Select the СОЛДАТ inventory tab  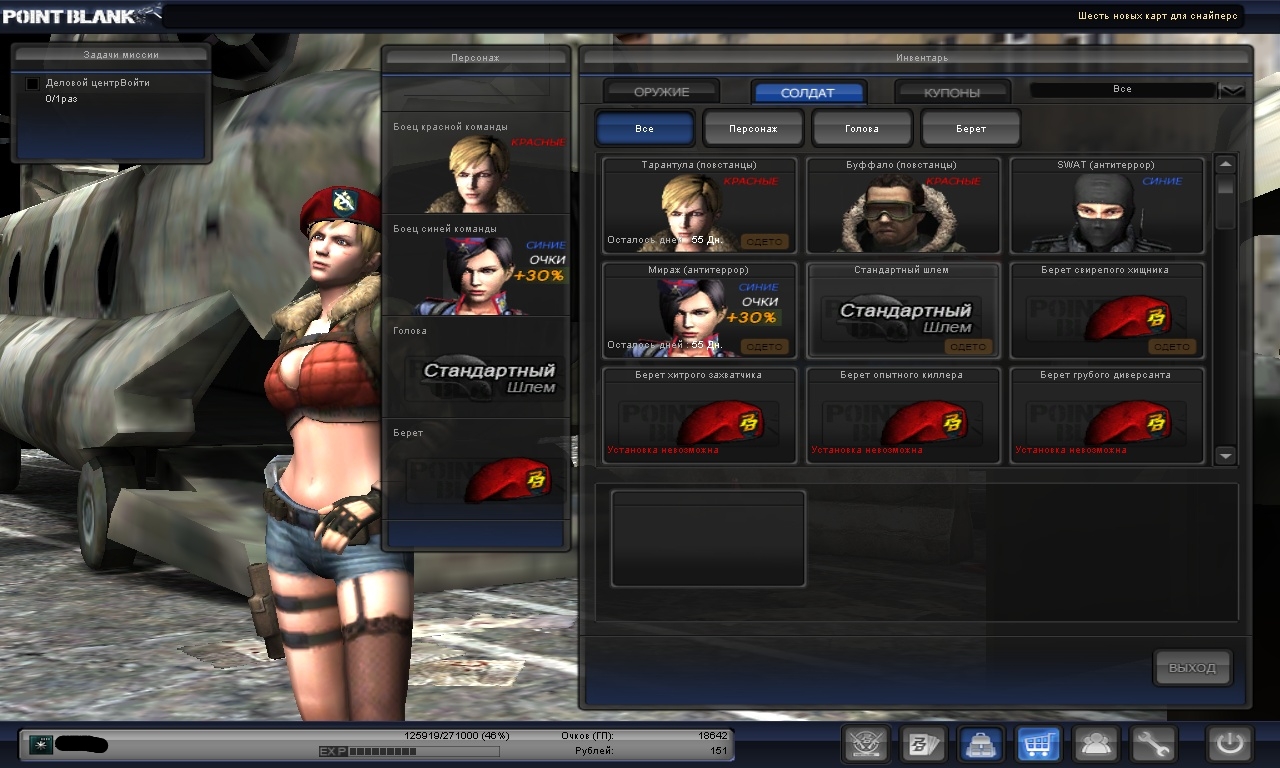(x=807, y=92)
